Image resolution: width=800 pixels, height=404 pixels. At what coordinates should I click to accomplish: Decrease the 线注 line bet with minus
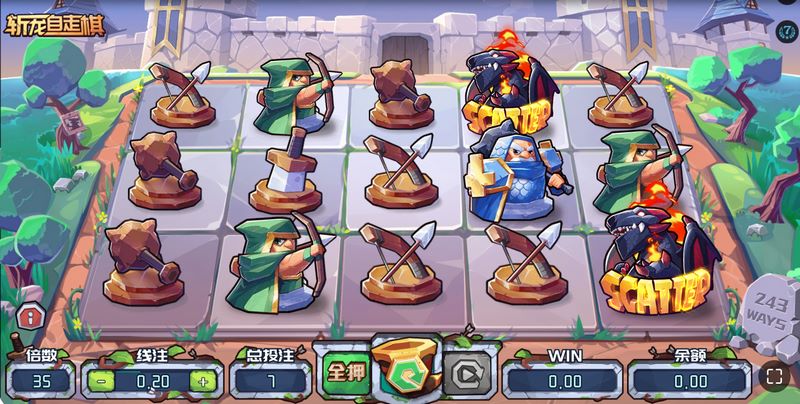point(100,381)
